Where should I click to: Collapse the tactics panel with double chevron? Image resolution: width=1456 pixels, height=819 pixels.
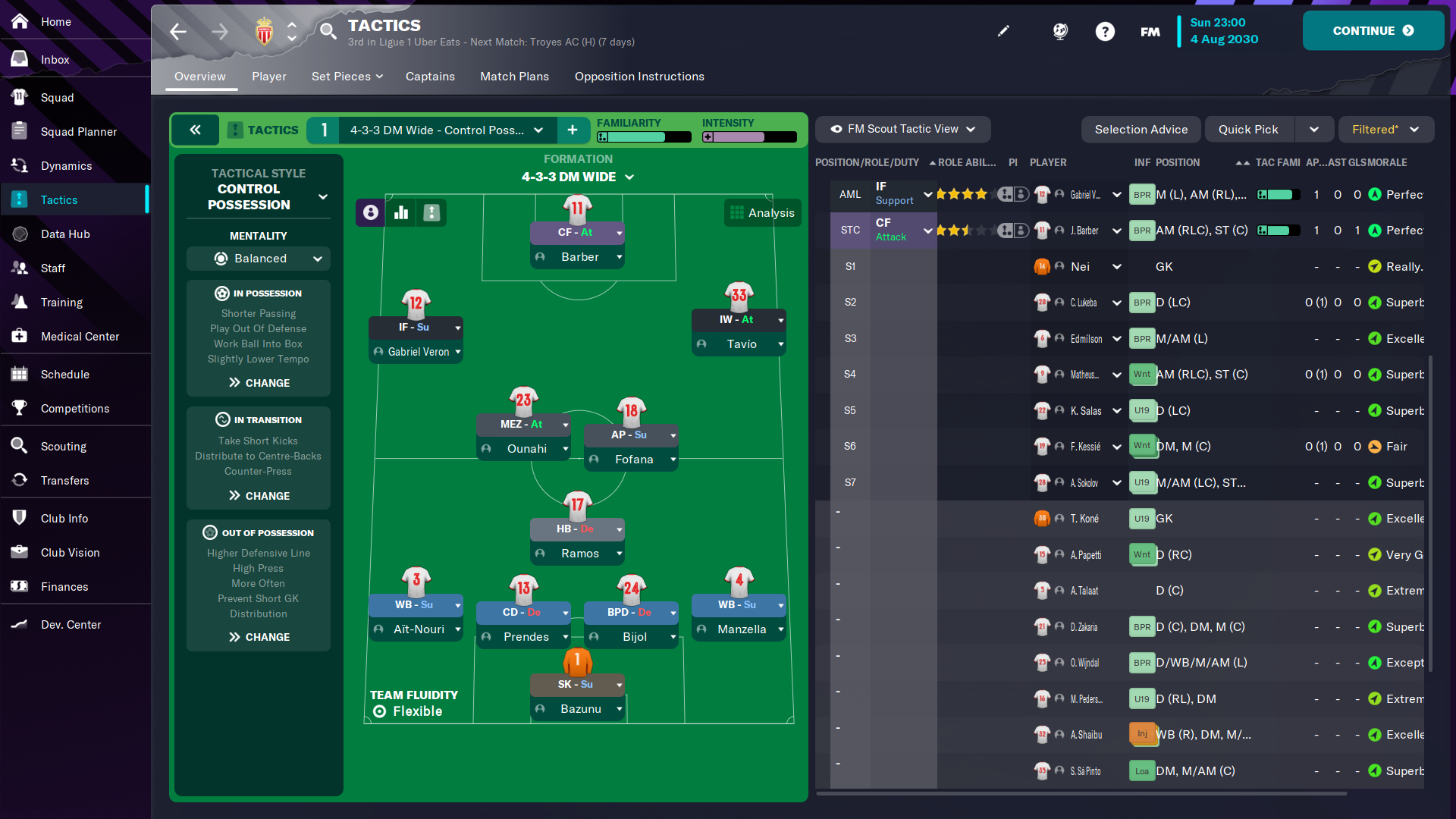coord(195,130)
